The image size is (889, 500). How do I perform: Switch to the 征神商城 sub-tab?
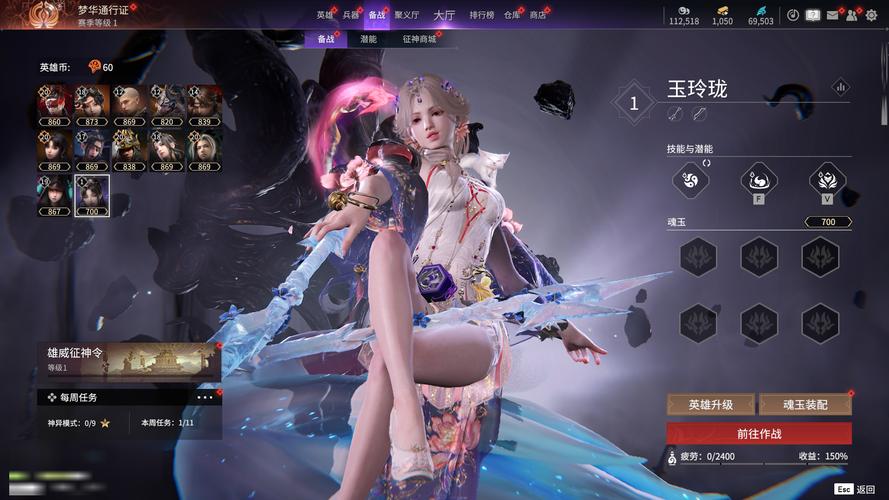[419, 39]
